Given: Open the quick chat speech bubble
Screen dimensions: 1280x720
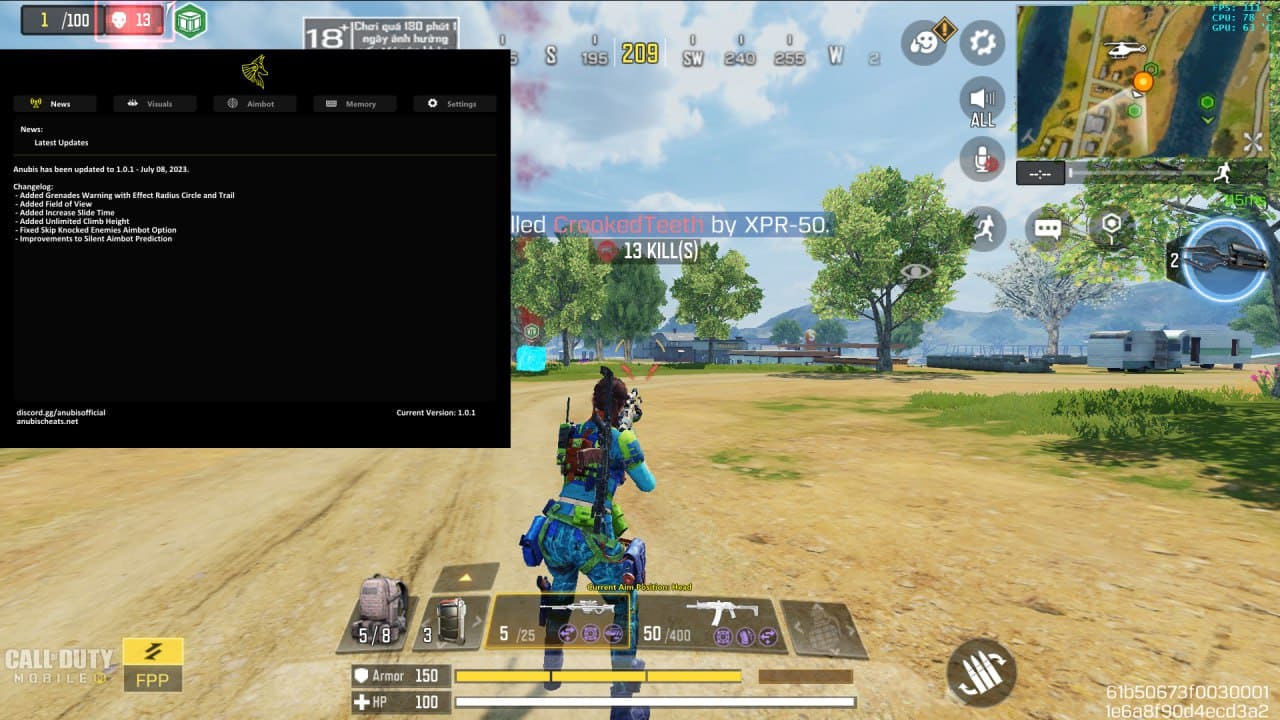Looking at the screenshot, I should click(x=1047, y=229).
